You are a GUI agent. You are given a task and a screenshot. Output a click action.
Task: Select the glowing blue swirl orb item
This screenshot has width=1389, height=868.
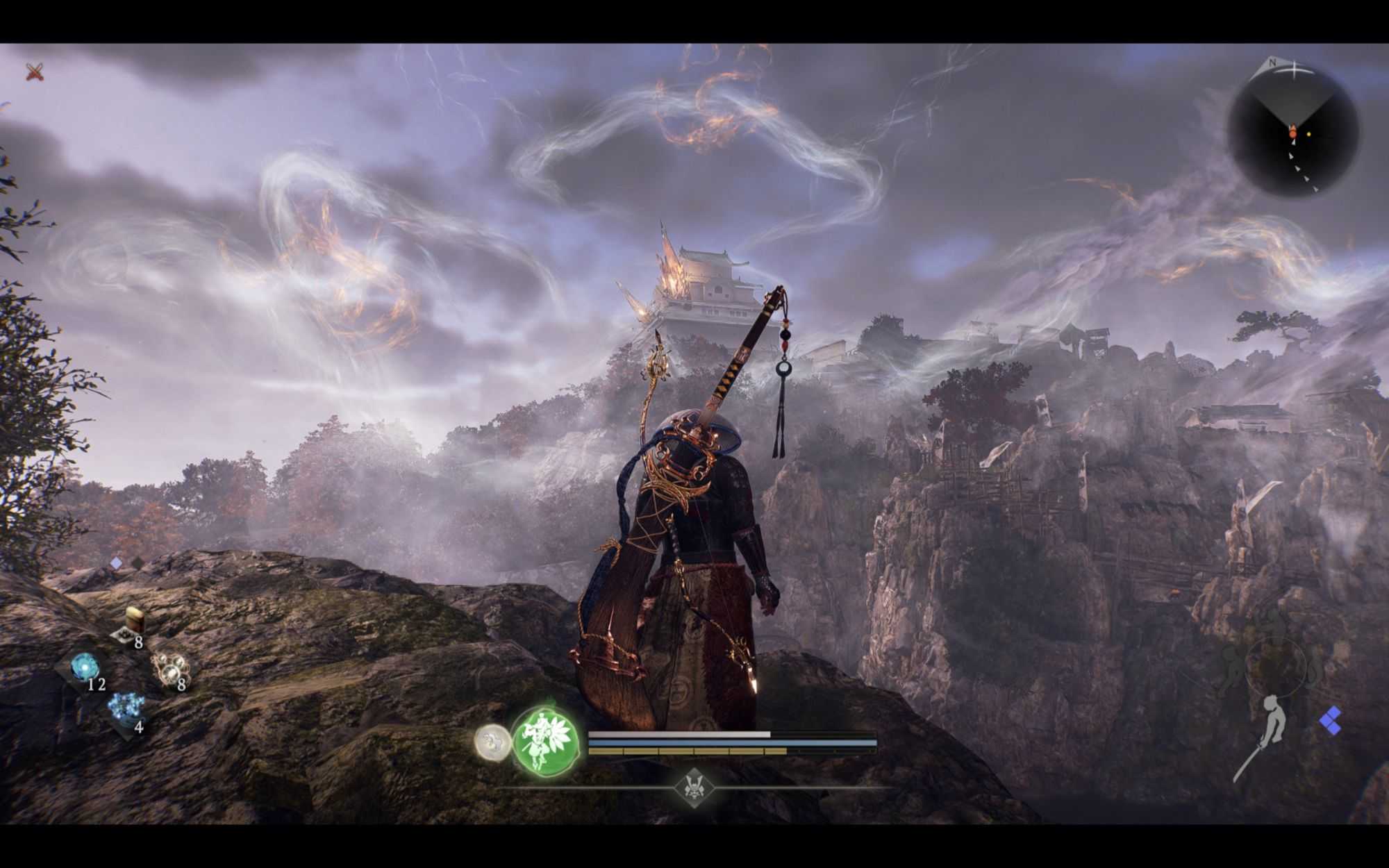pyautogui.click(x=85, y=667)
